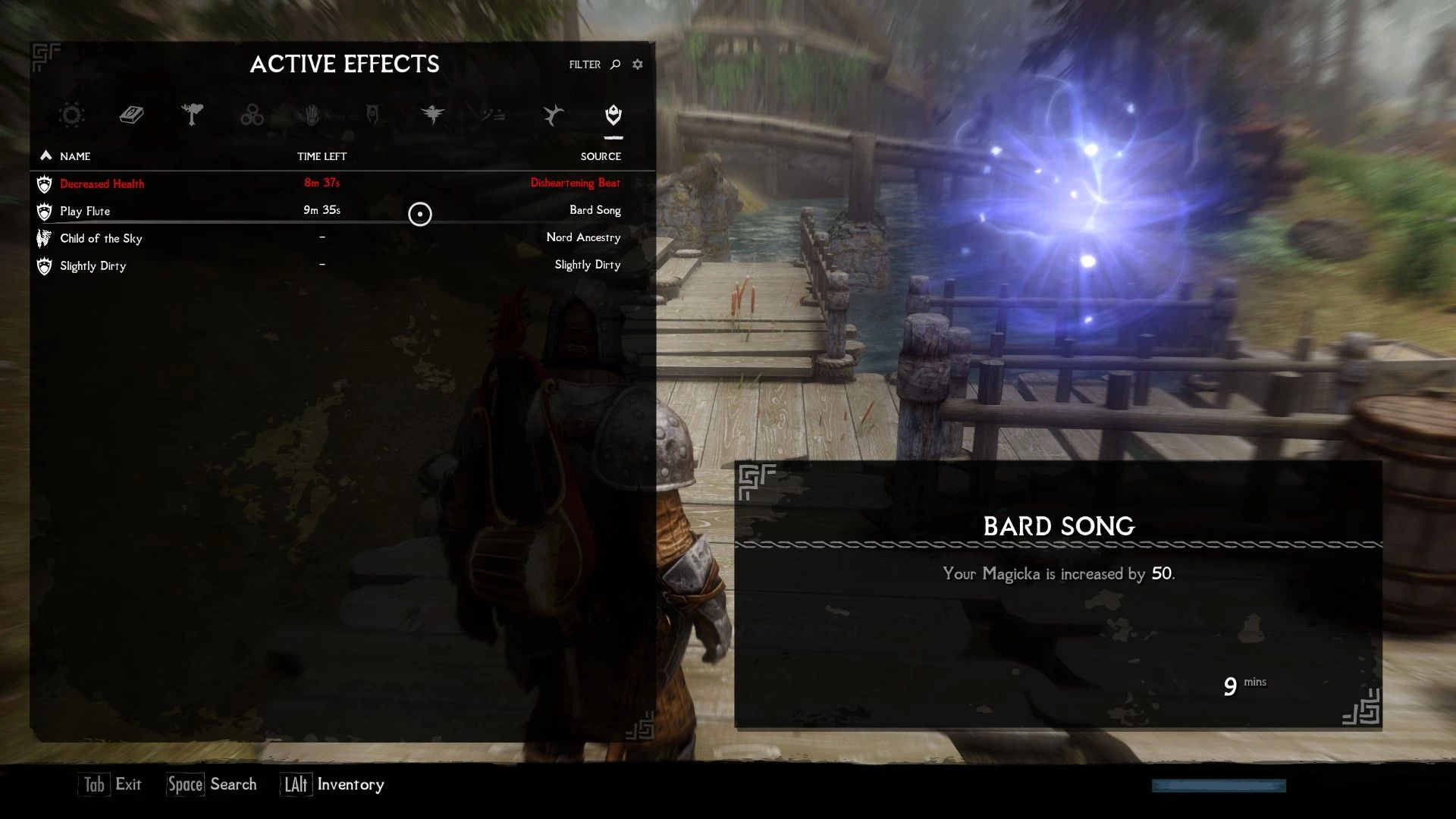Image resolution: width=1456 pixels, height=819 pixels.
Task: Click the FILTER label in the header
Action: coord(584,64)
